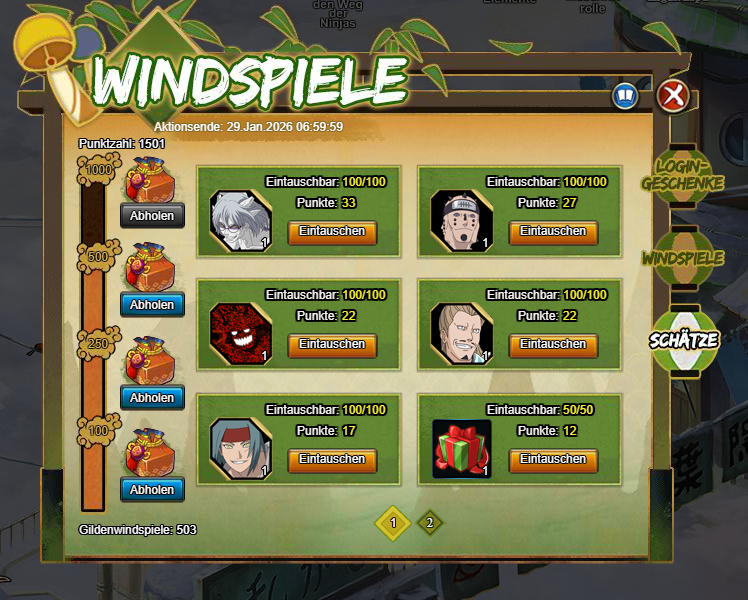
Task: View the white-haired glasses ninja portrait
Action: [240, 220]
